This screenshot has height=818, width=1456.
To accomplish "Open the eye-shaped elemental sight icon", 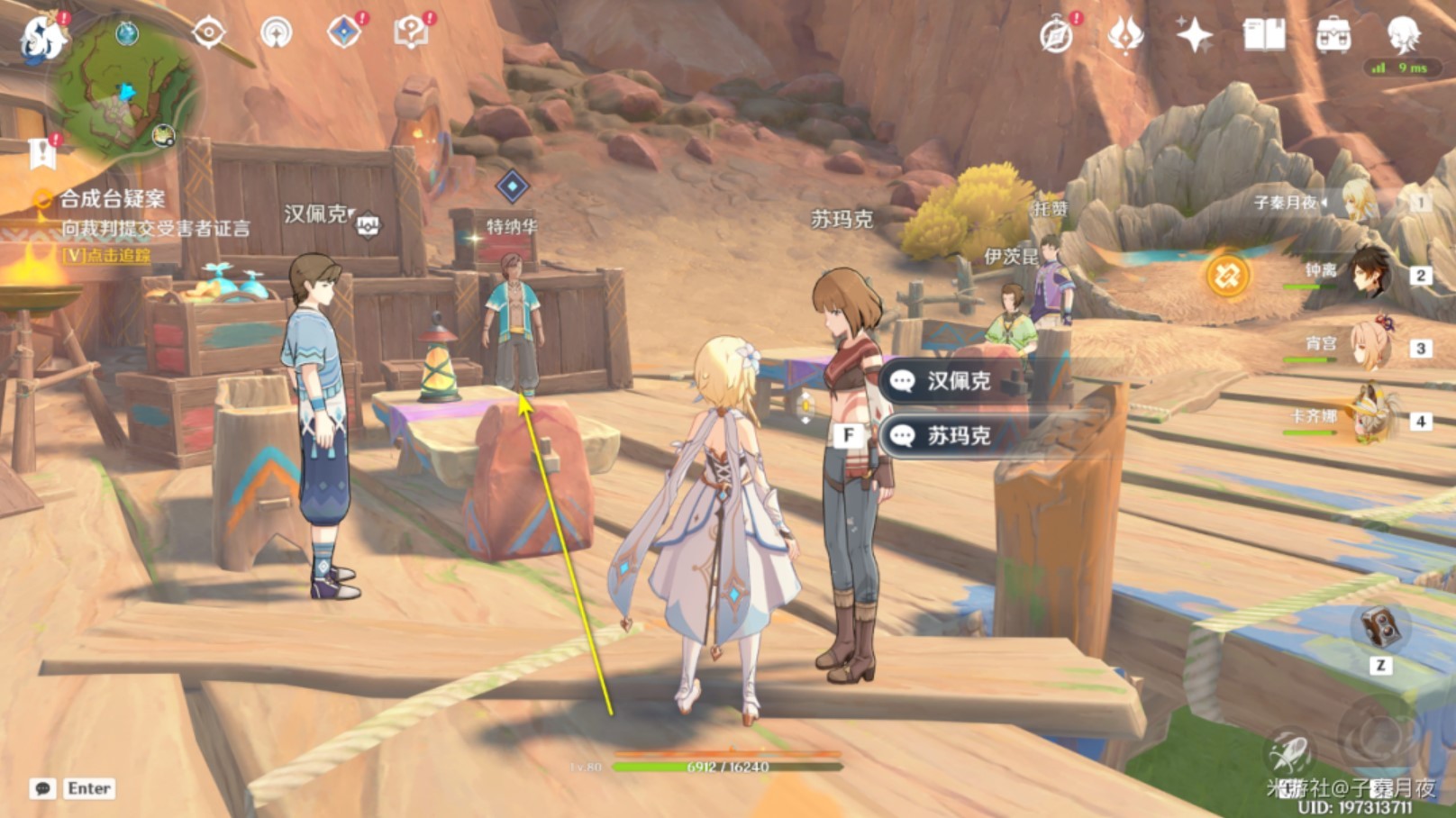I will (x=208, y=33).
